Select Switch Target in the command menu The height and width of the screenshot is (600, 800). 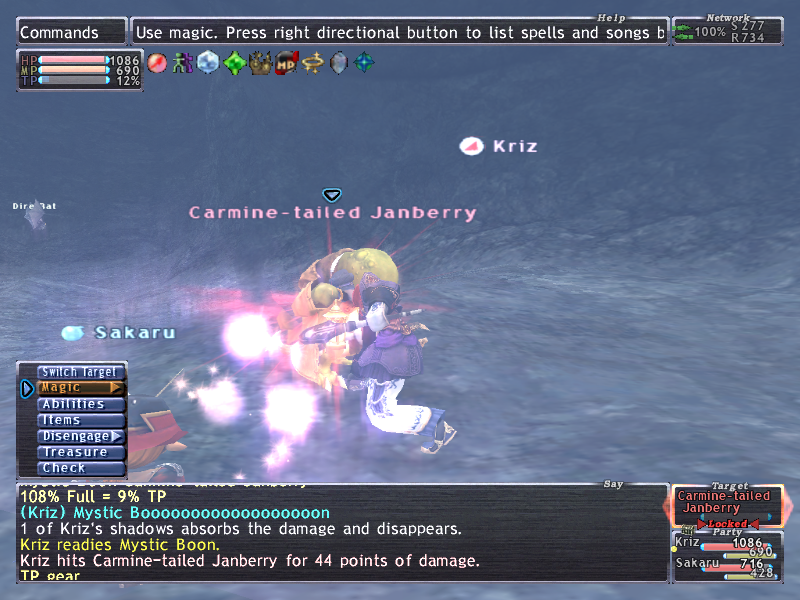tap(80, 372)
